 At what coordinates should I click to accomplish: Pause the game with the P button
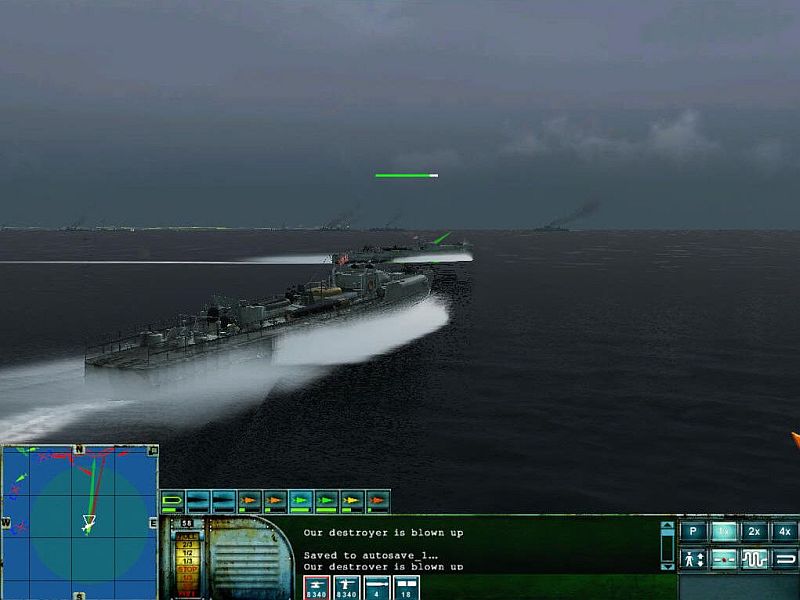692,532
